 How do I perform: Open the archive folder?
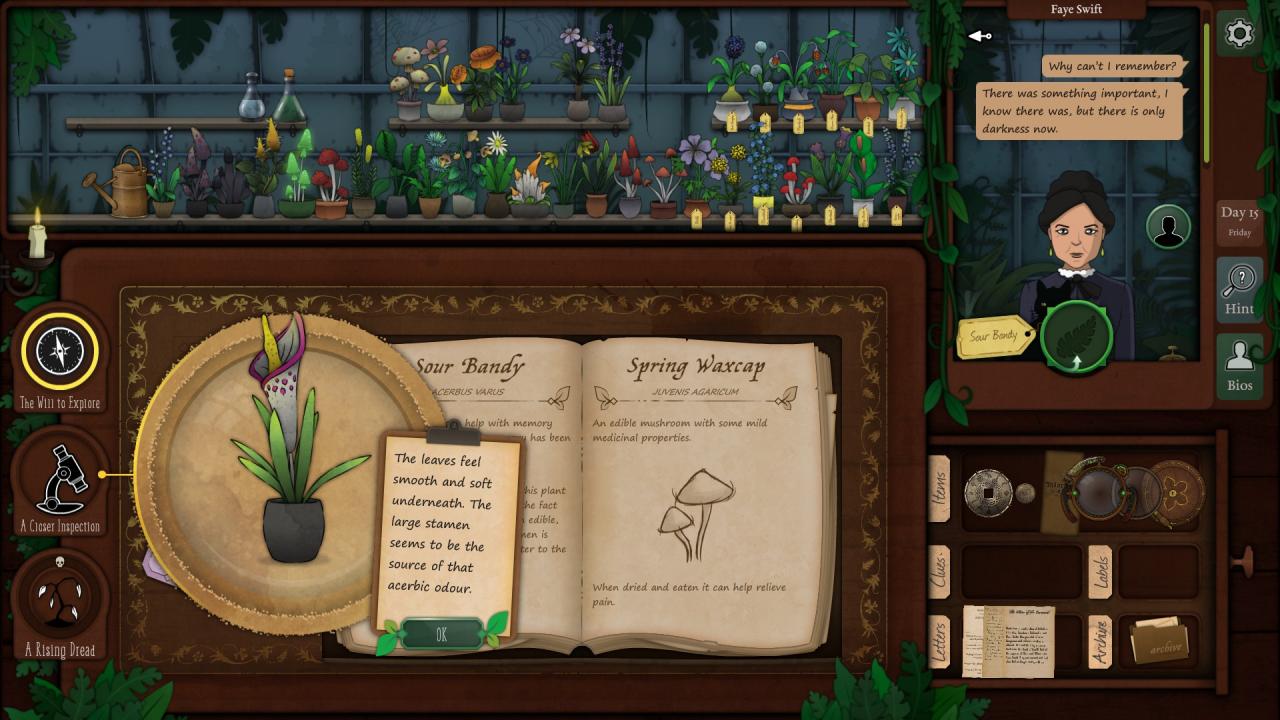click(1159, 641)
